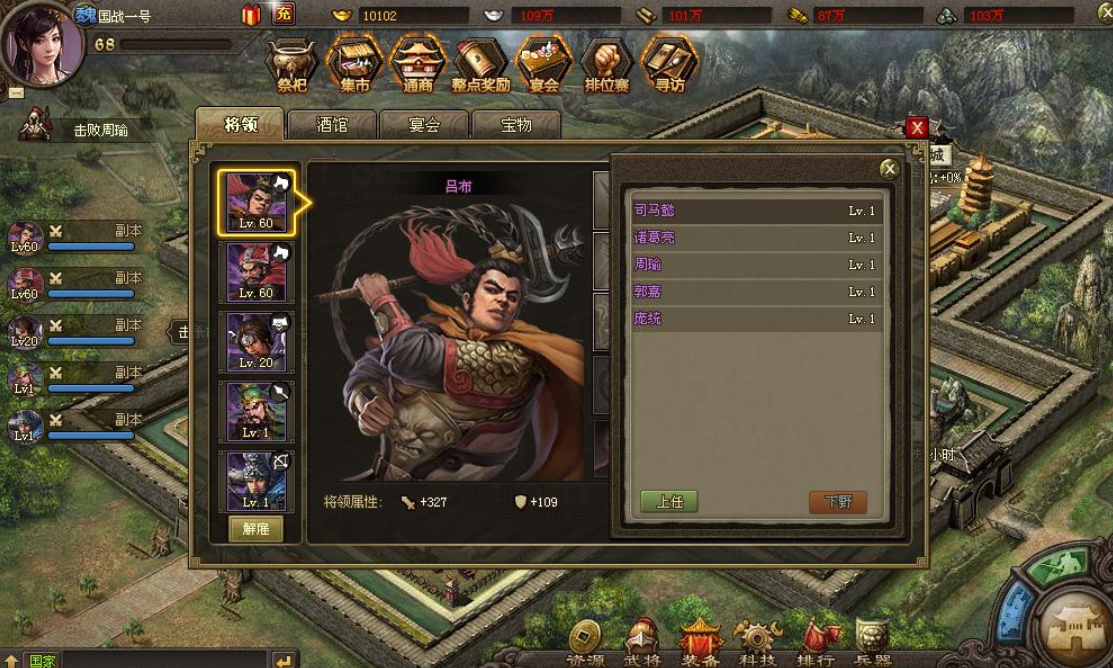The width and height of the screenshot is (1113, 668).
Task: Track the 击败周瑜 quest objective
Action: 100,130
